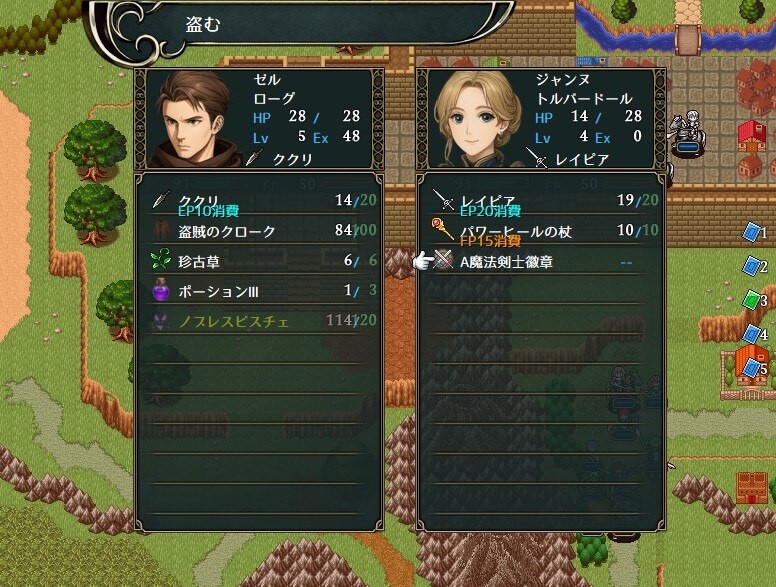Choose the green card numbered 3

click(x=752, y=300)
